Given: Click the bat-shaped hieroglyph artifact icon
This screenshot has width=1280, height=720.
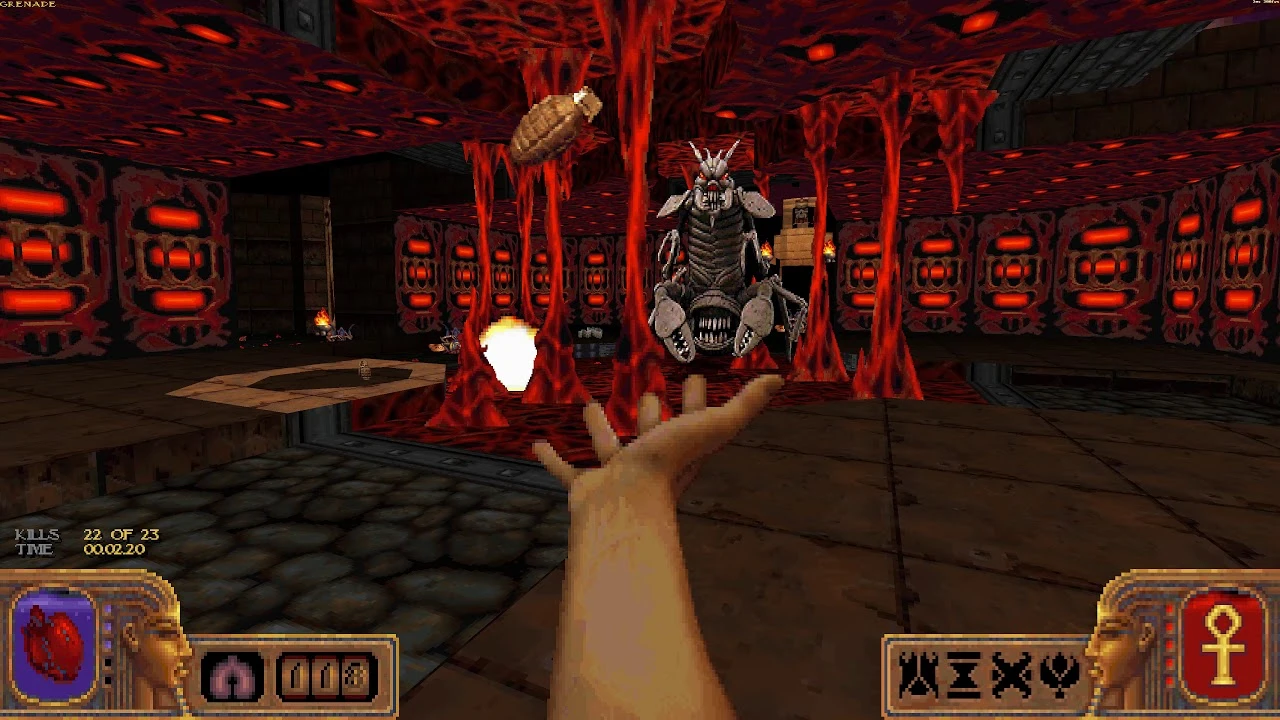Looking at the screenshot, I should click(x=916, y=673).
